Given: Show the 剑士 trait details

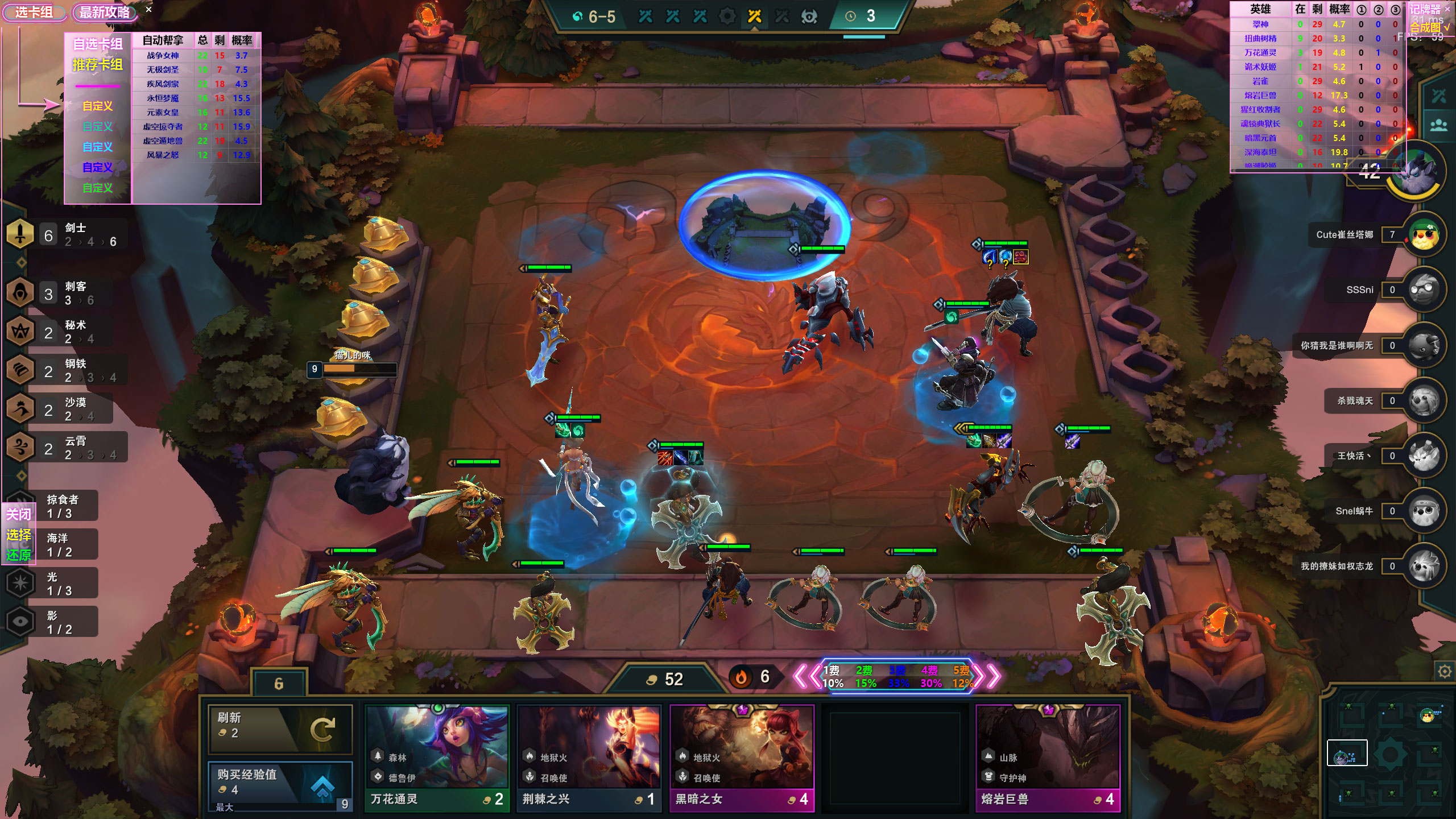Looking at the screenshot, I should (x=63, y=234).
